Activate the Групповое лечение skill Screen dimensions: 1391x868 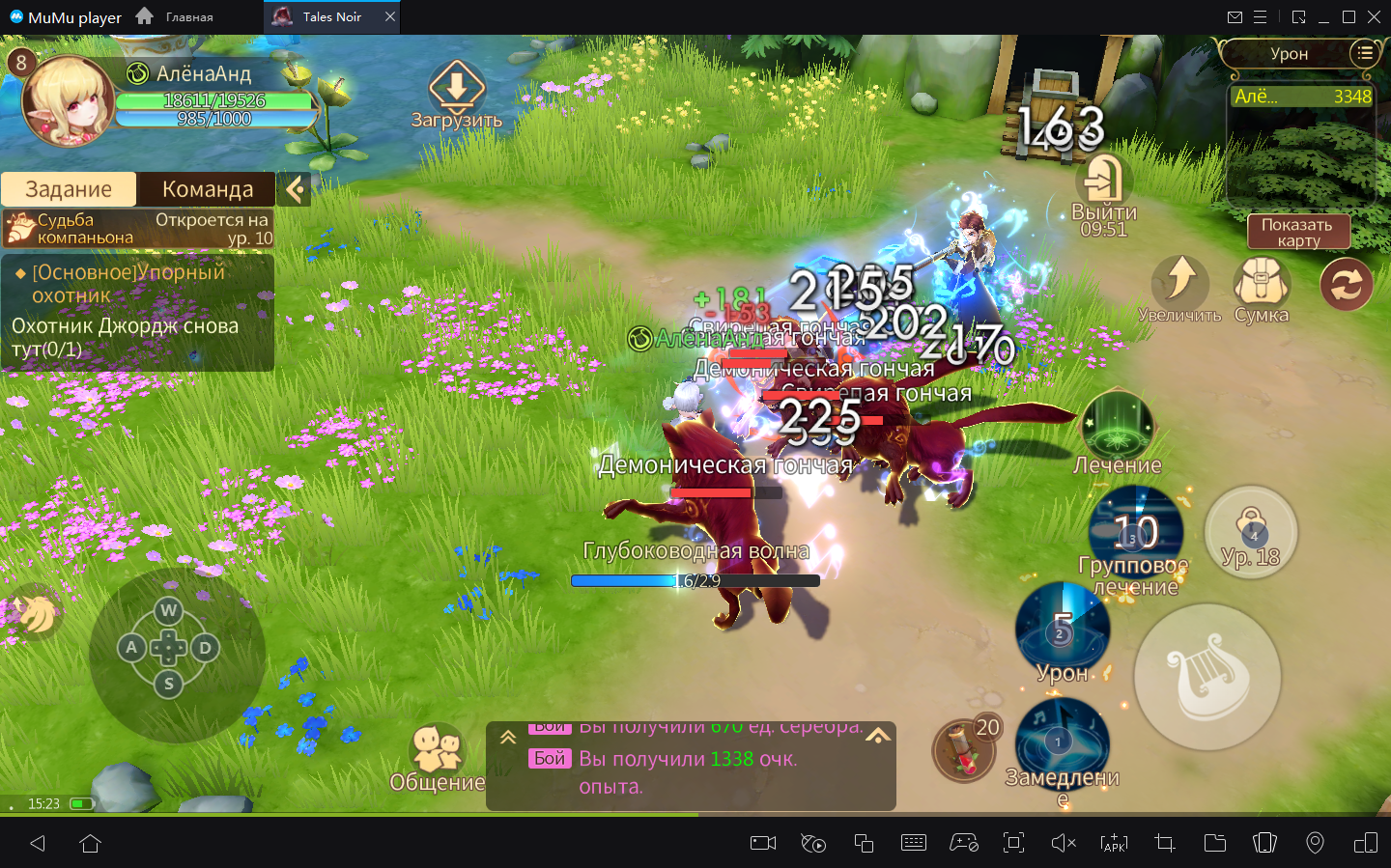point(1135,530)
